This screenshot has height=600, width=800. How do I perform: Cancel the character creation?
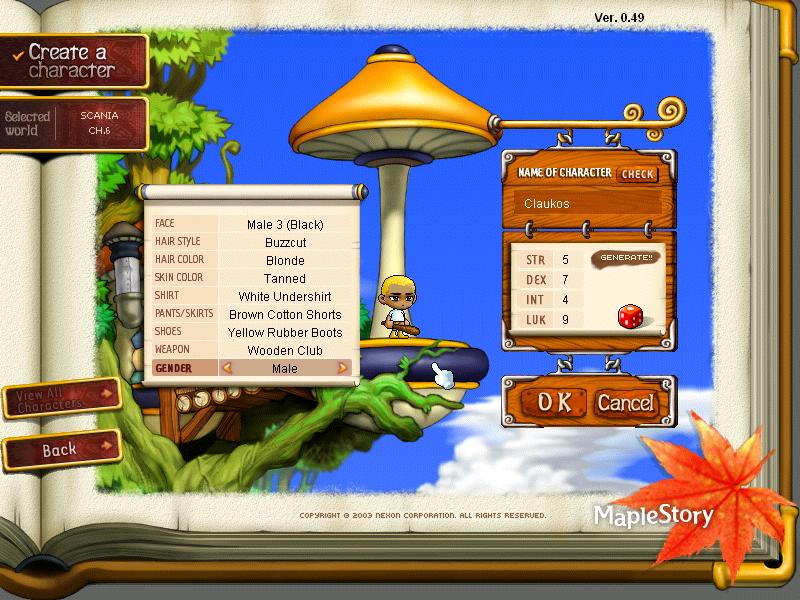click(x=625, y=403)
